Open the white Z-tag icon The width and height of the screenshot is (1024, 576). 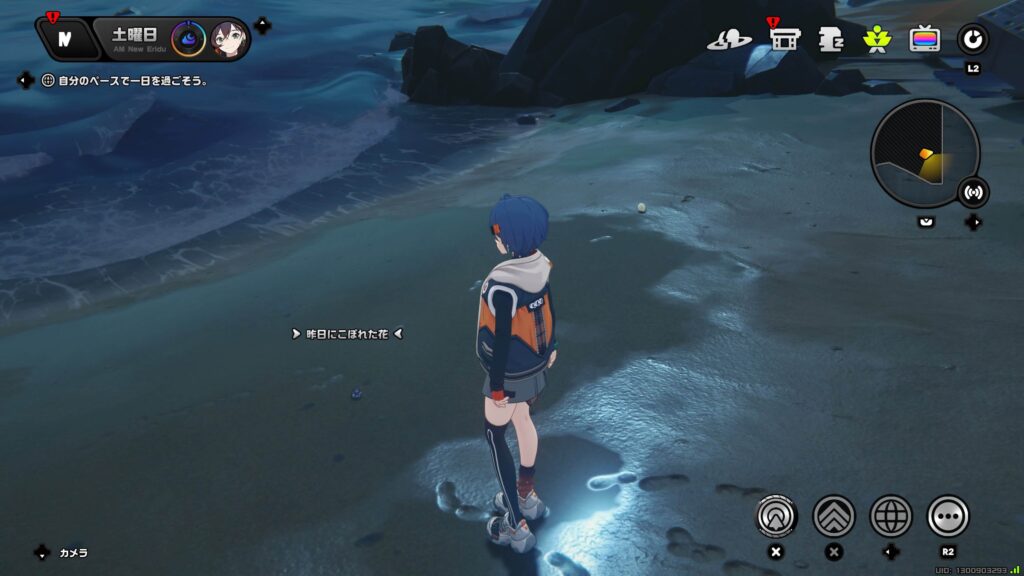pyautogui.click(x=831, y=40)
